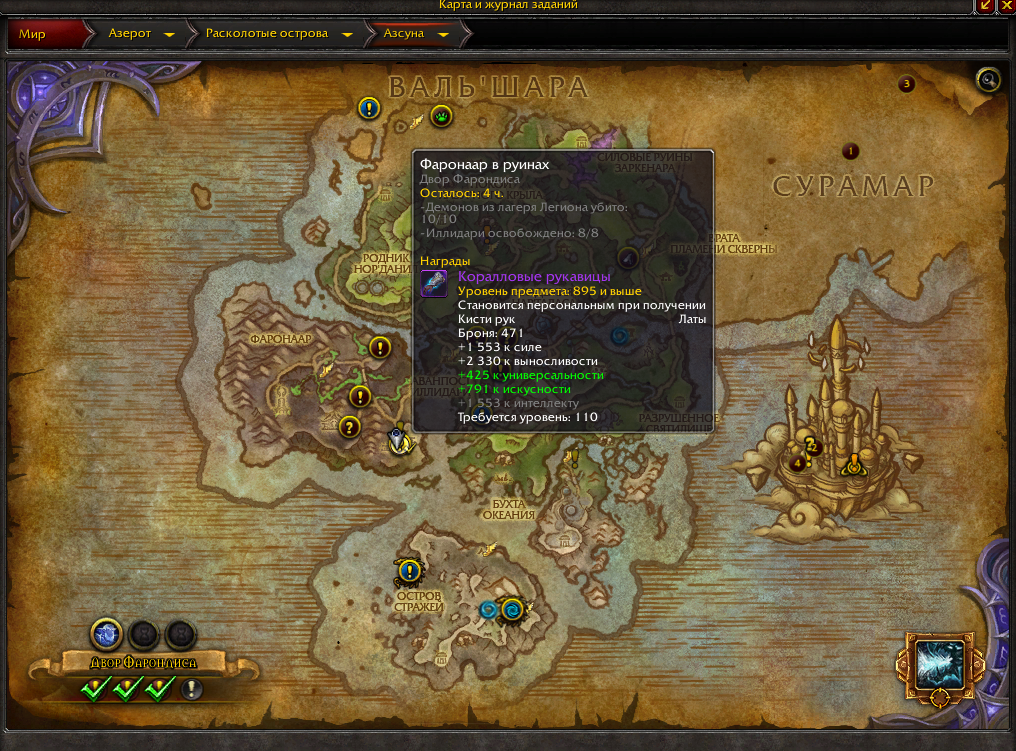Minimize the map with the arrow button
This screenshot has height=751, width=1016.
click(x=985, y=5)
